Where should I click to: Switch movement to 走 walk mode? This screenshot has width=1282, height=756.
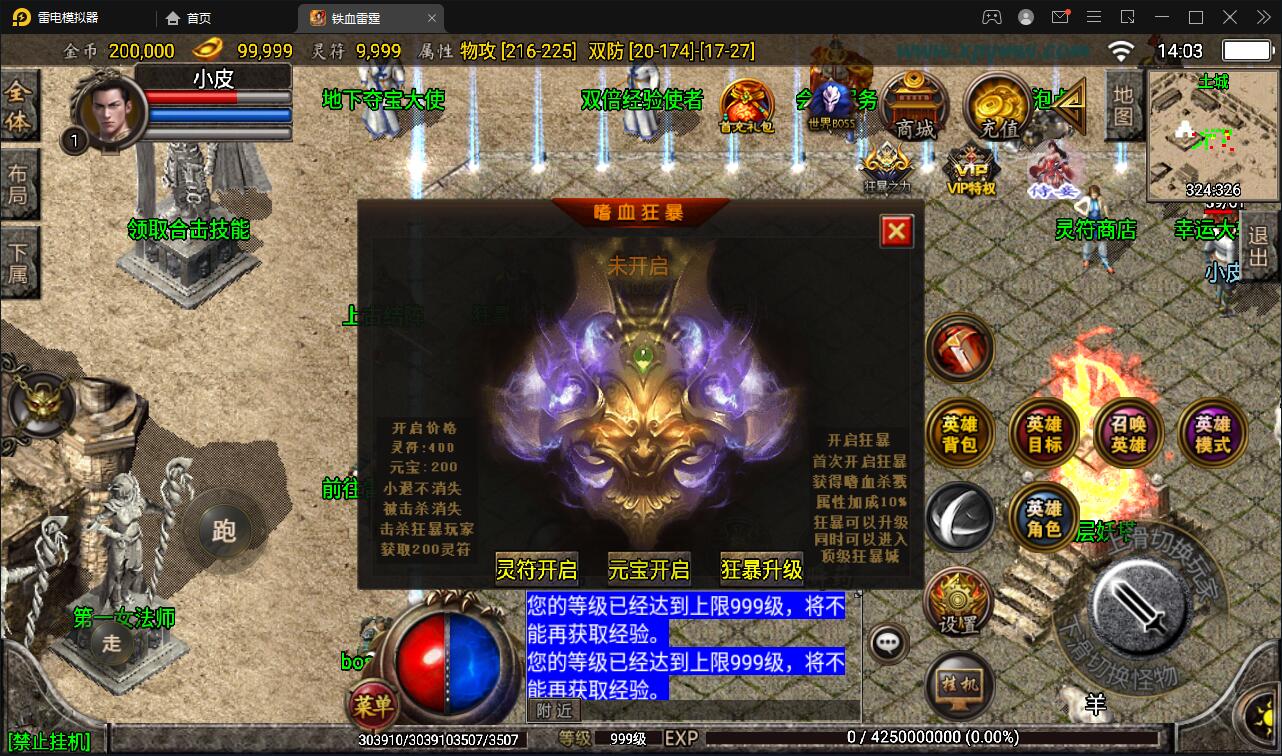tap(110, 645)
